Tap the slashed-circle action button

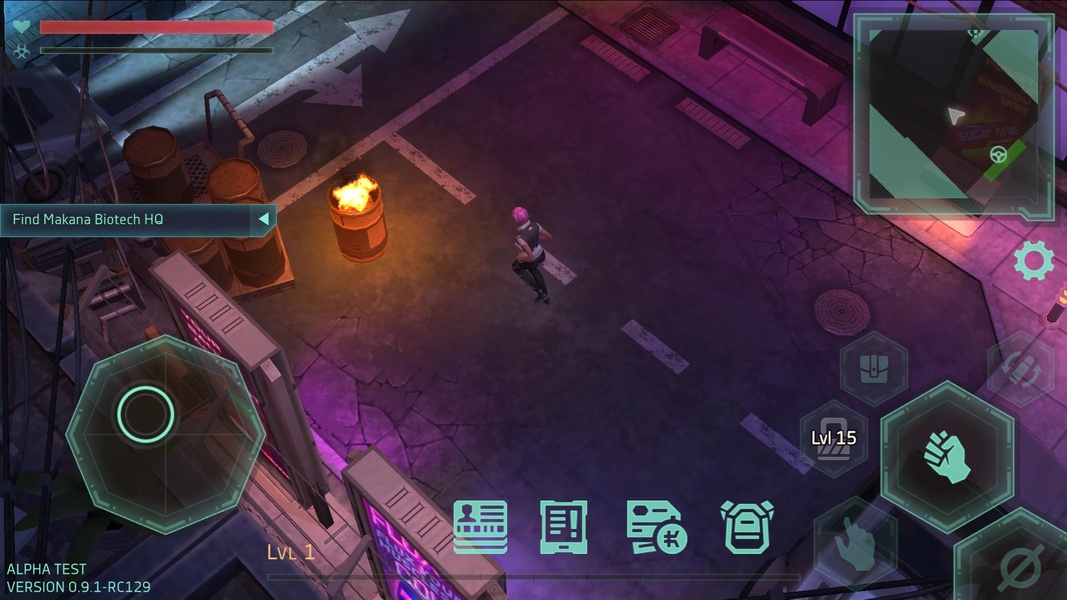pos(1019,564)
